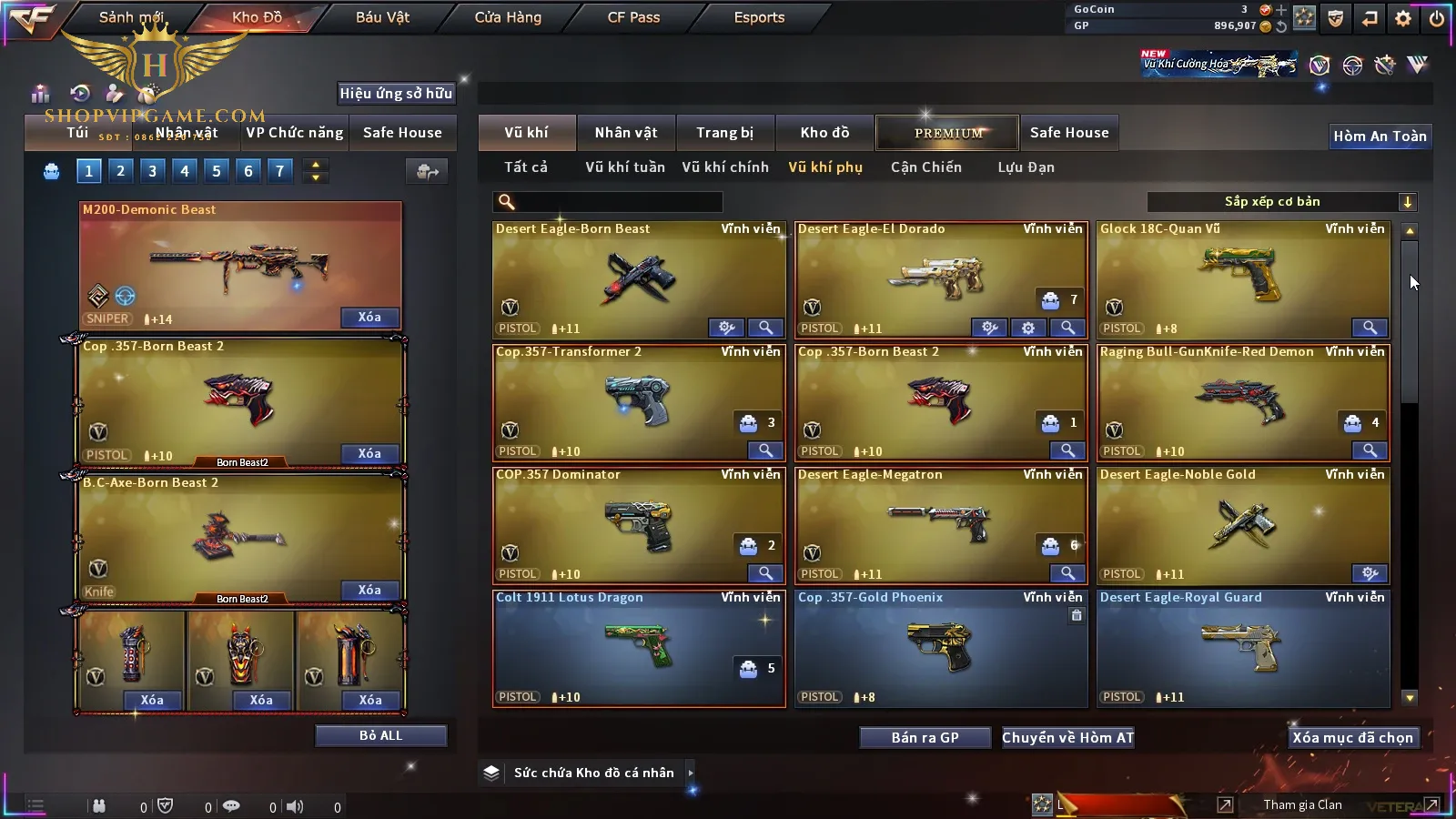Image resolution: width=1456 pixels, height=819 pixels.
Task: Select the Lựu Đạn category
Action: click(1026, 167)
